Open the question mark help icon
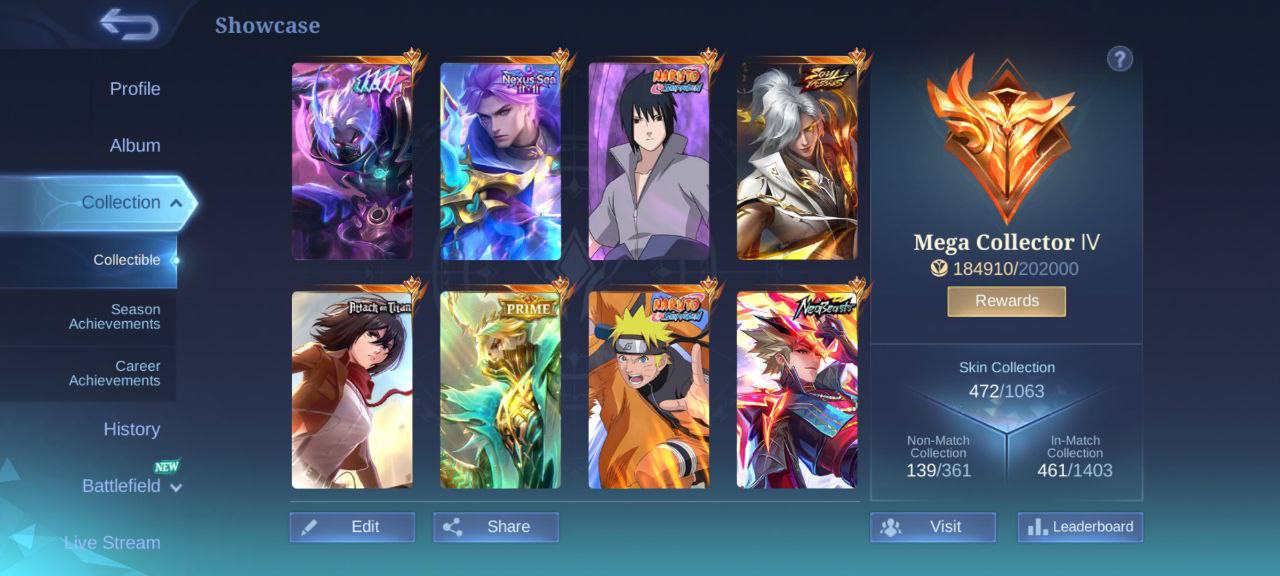This screenshot has height=576, width=1280. (1119, 59)
